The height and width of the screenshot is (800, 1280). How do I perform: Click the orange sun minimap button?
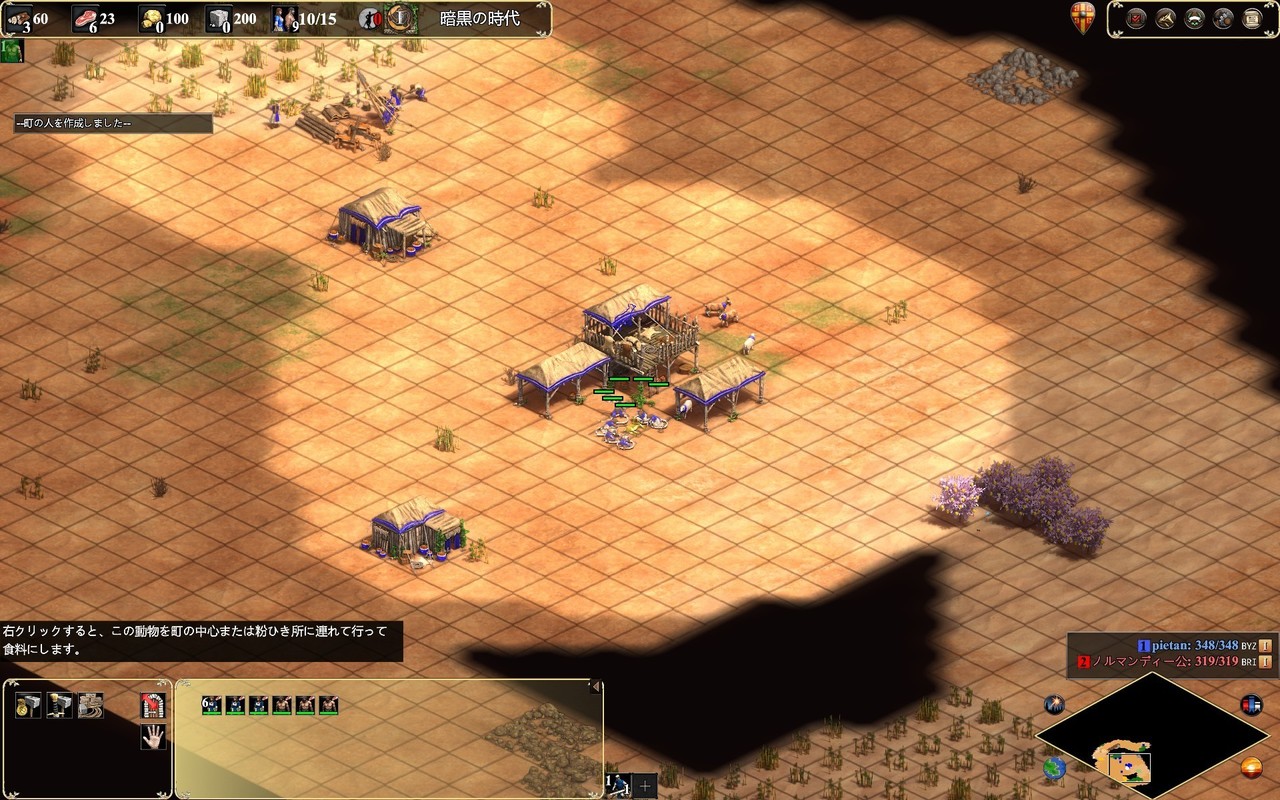[x=1251, y=768]
